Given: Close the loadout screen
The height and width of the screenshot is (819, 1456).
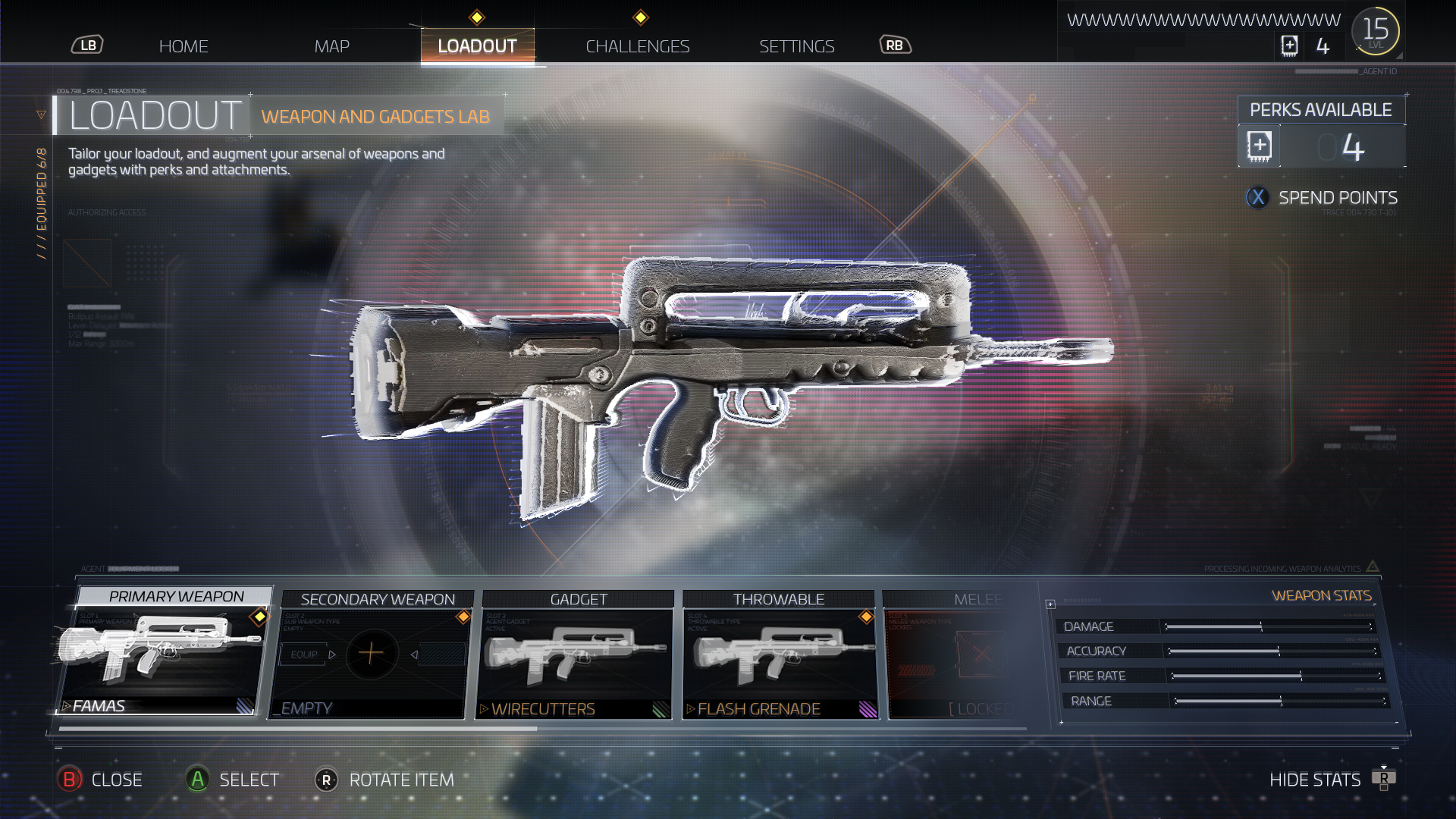Looking at the screenshot, I should coord(101,780).
